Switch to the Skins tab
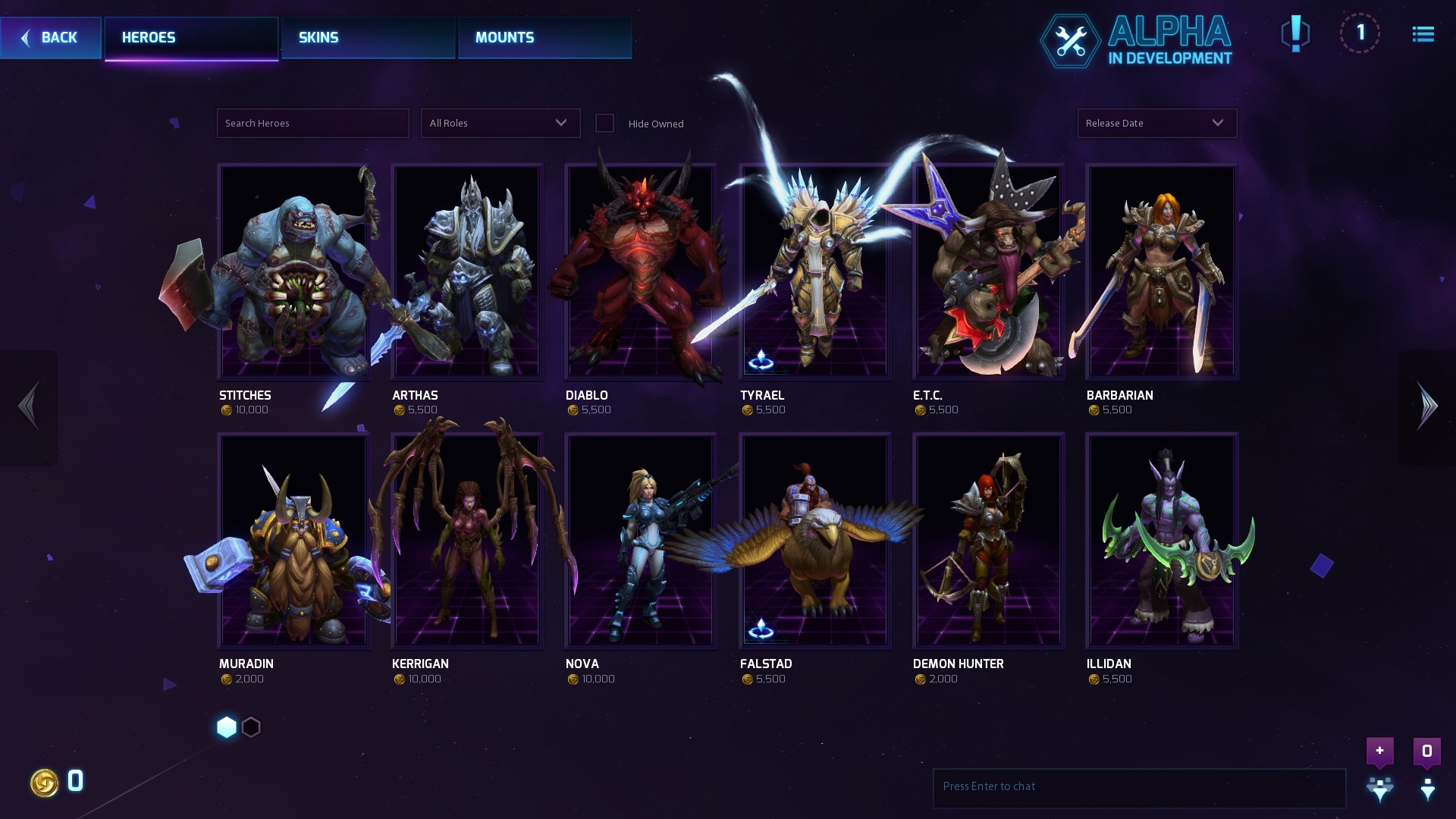This screenshot has height=819, width=1456. [368, 38]
